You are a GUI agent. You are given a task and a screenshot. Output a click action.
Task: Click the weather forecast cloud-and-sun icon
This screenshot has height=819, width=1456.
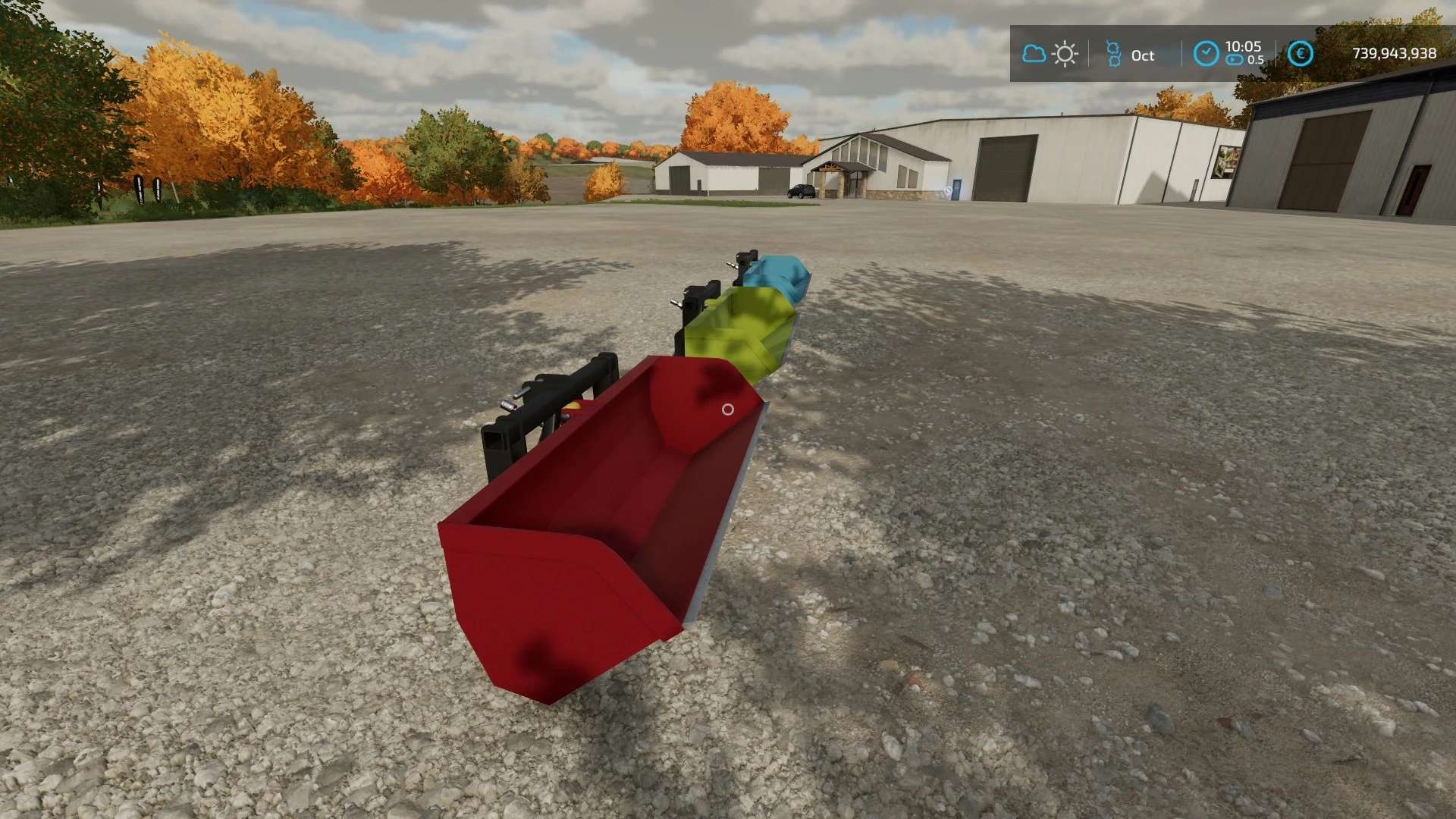(x=1050, y=54)
